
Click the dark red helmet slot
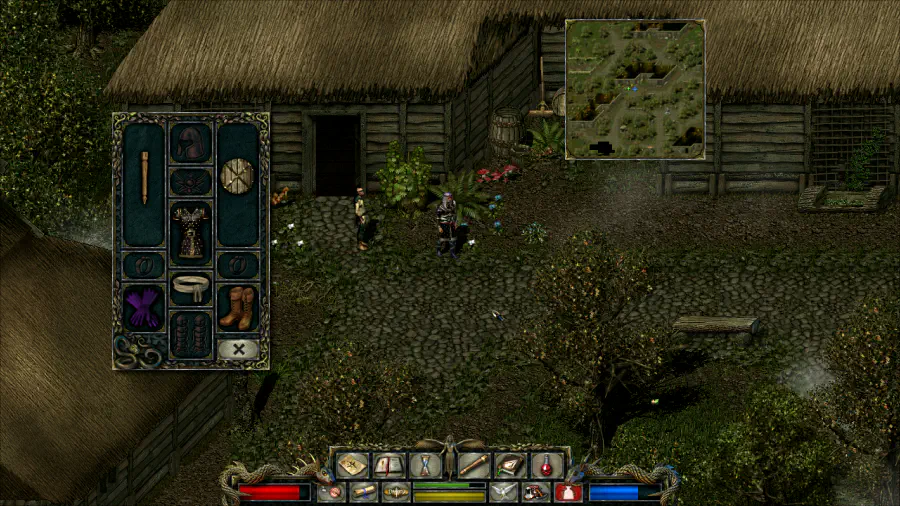coord(190,143)
